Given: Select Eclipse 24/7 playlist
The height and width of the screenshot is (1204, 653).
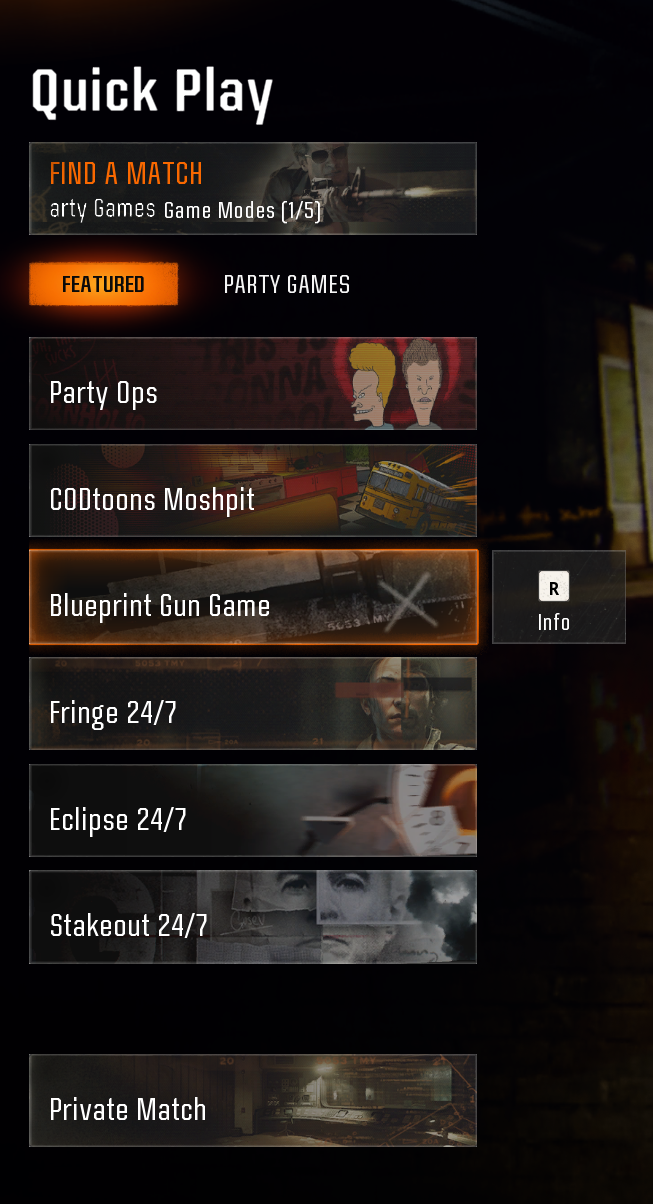Looking at the screenshot, I should (x=252, y=810).
